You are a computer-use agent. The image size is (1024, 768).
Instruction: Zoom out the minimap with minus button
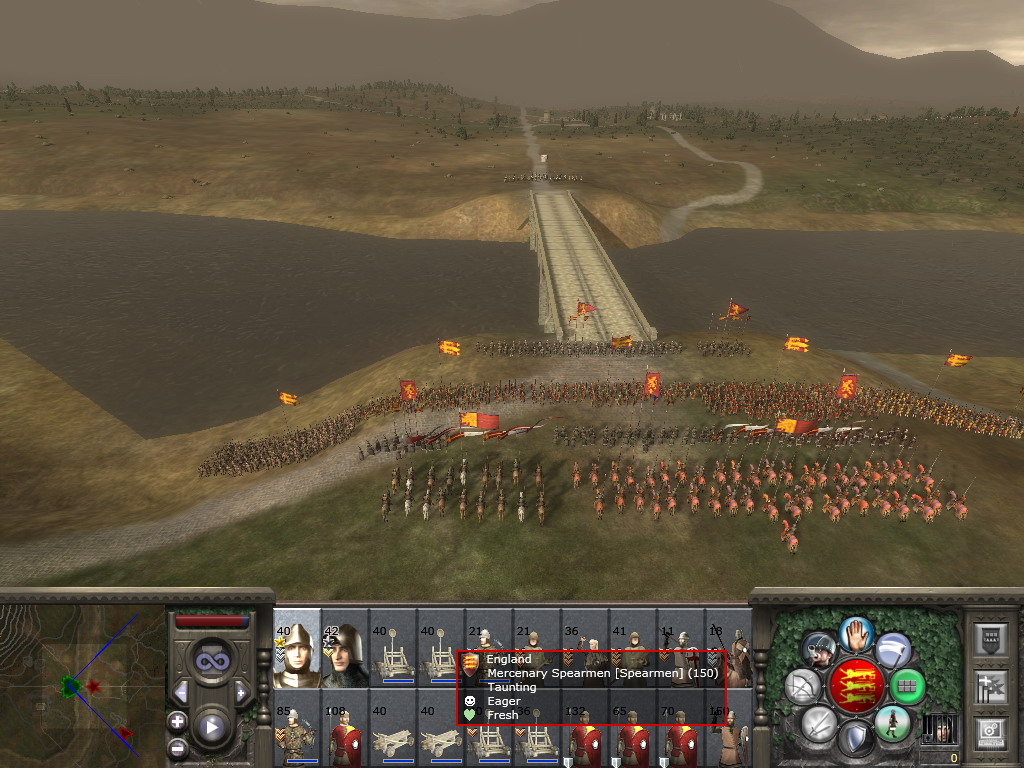coord(177,747)
